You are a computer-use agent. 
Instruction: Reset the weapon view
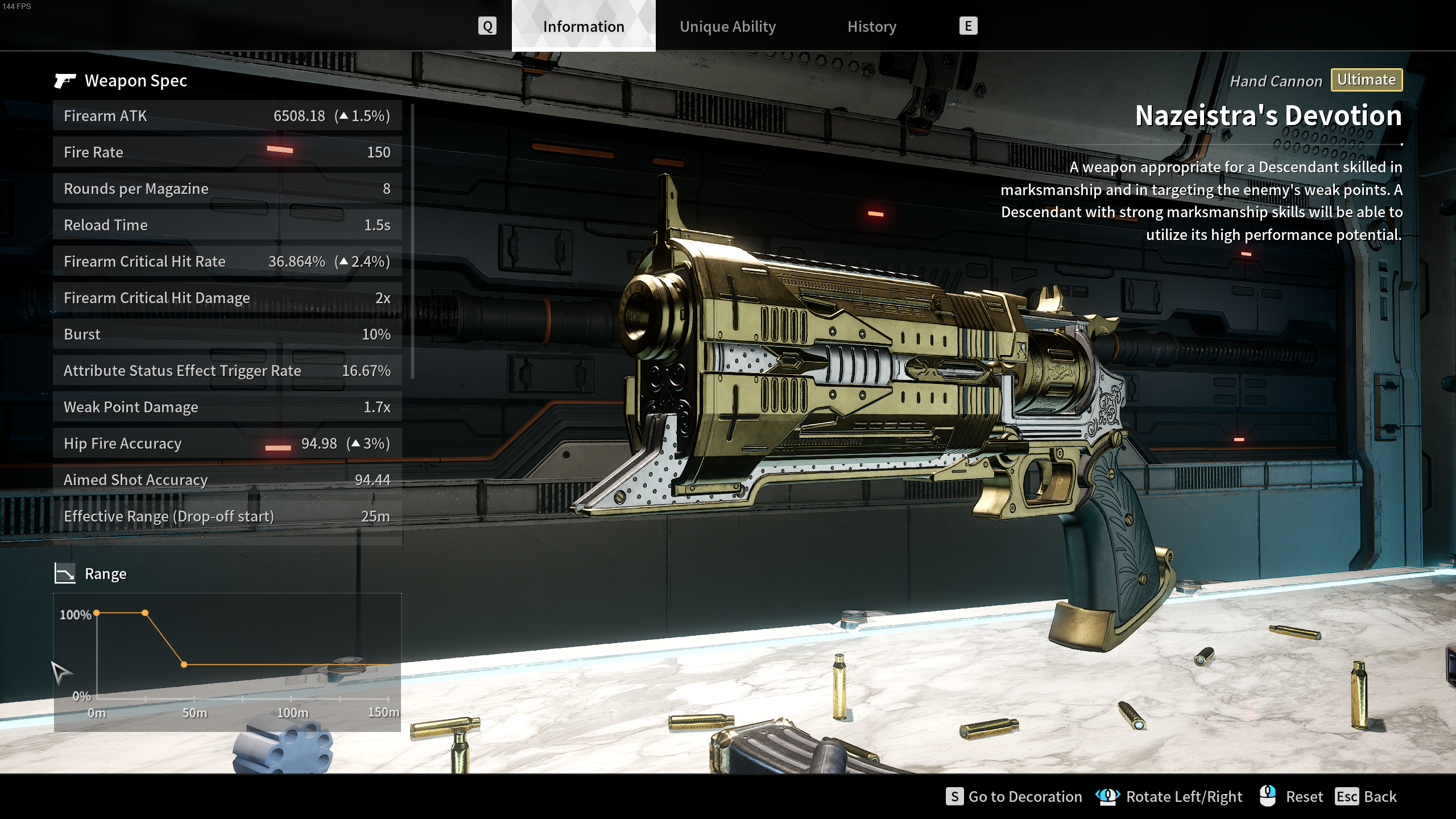click(x=1292, y=796)
